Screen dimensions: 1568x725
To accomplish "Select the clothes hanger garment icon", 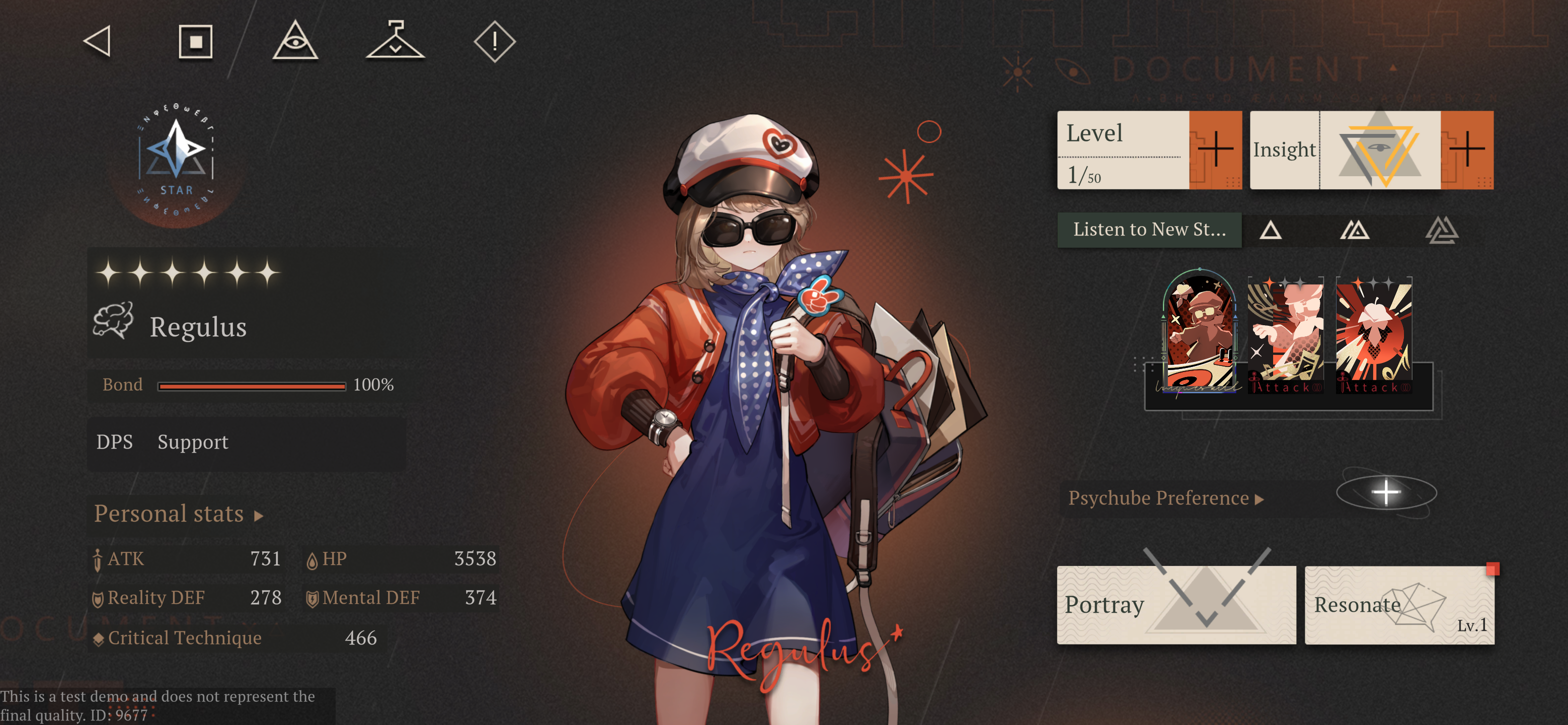I will tap(395, 41).
